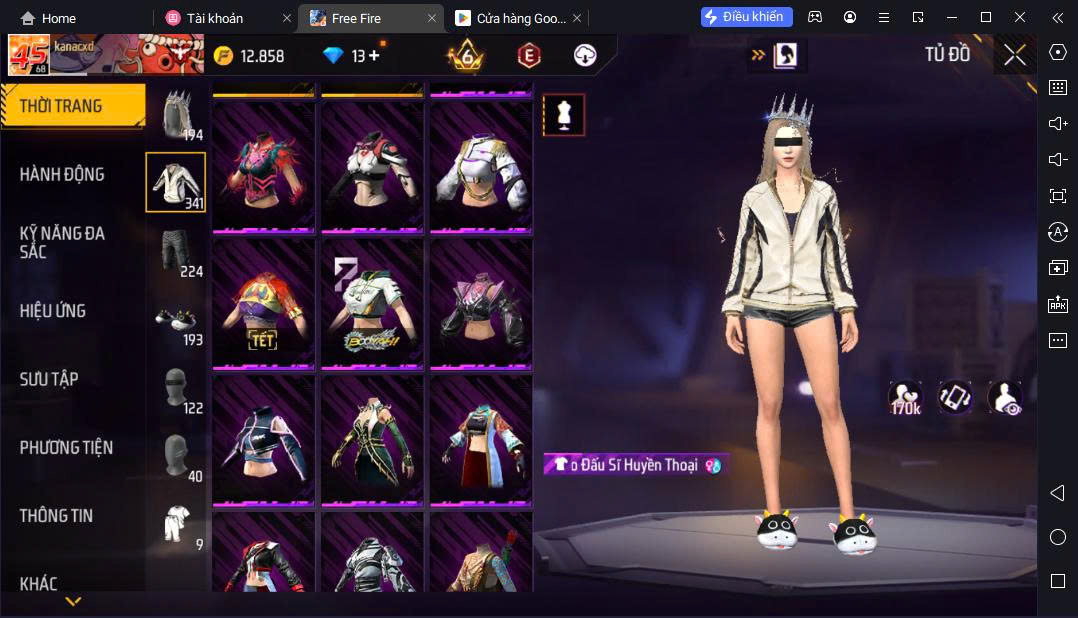Click the 170k likes icon
Viewport: 1078px width, 618px height.
click(905, 397)
